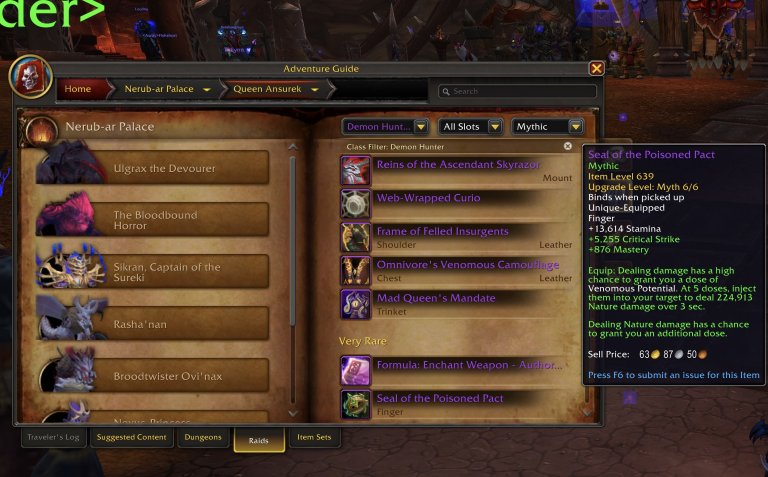The height and width of the screenshot is (477, 768).
Task: Close the Adventure Guide window
Action: [x=596, y=69]
